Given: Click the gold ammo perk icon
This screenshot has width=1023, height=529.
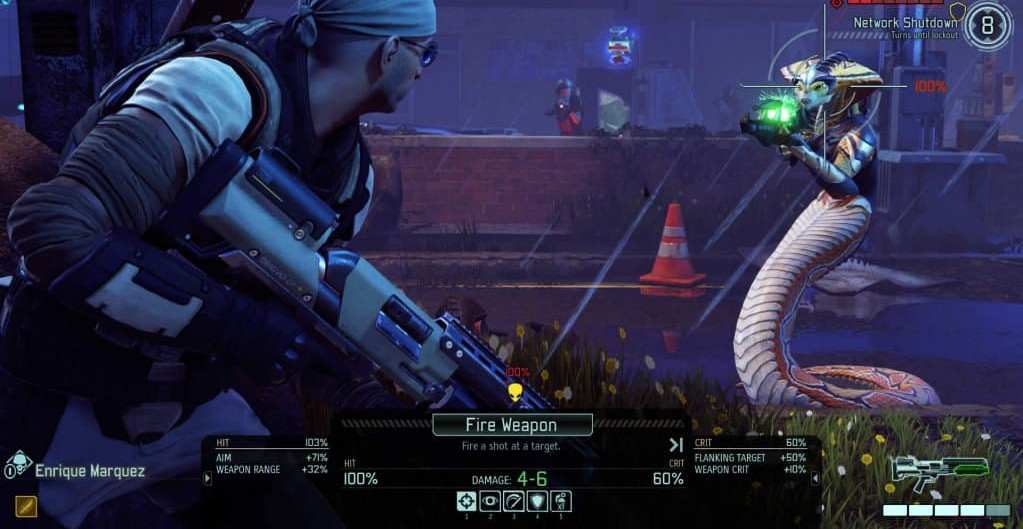Looking at the screenshot, I should coord(26,505).
